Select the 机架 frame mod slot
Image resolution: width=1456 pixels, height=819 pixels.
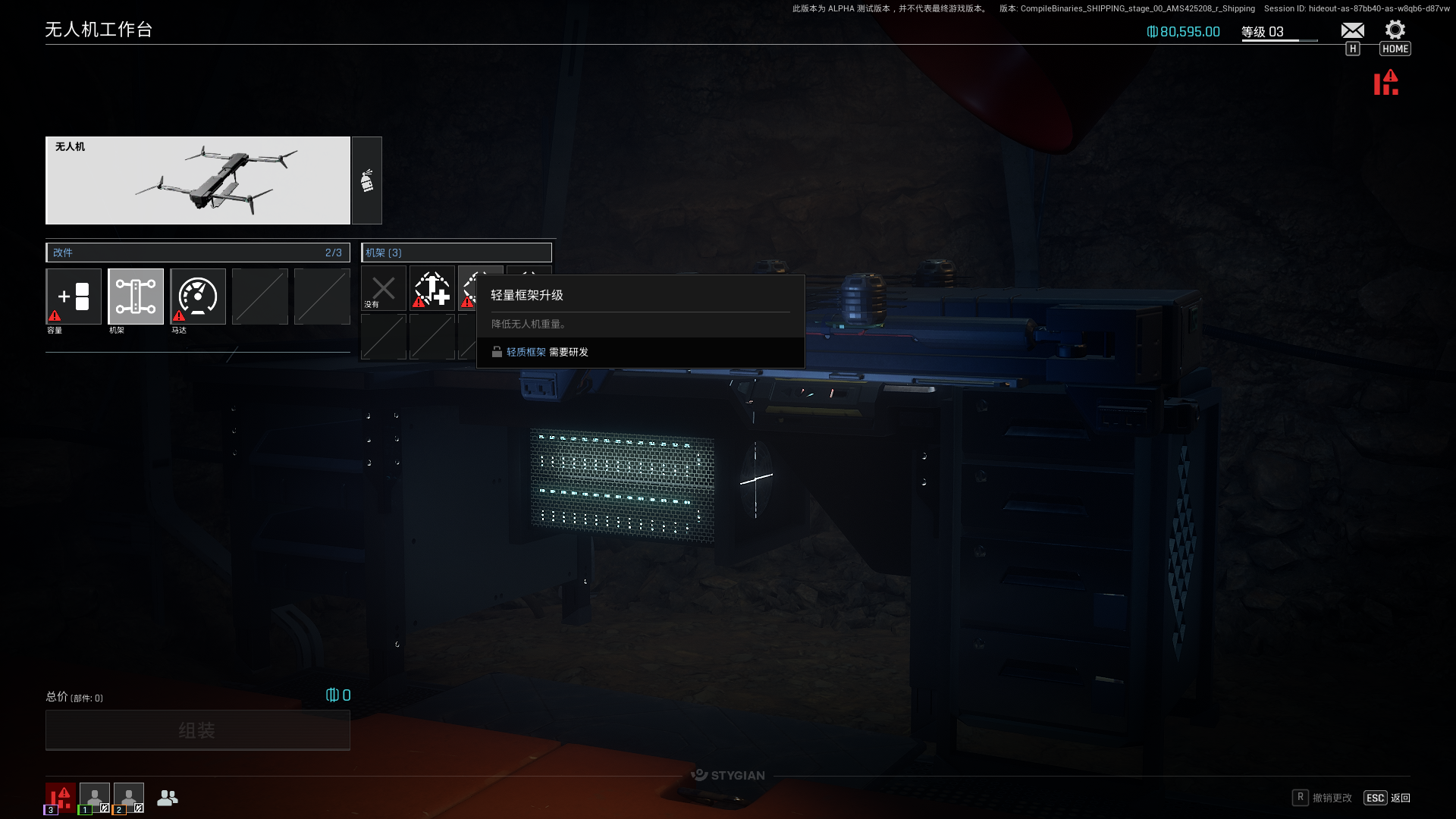pos(136,297)
